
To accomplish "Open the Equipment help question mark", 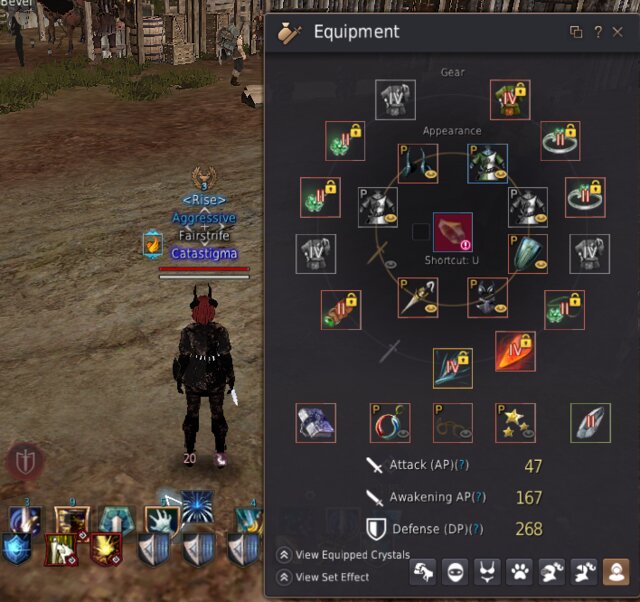I will [x=597, y=32].
